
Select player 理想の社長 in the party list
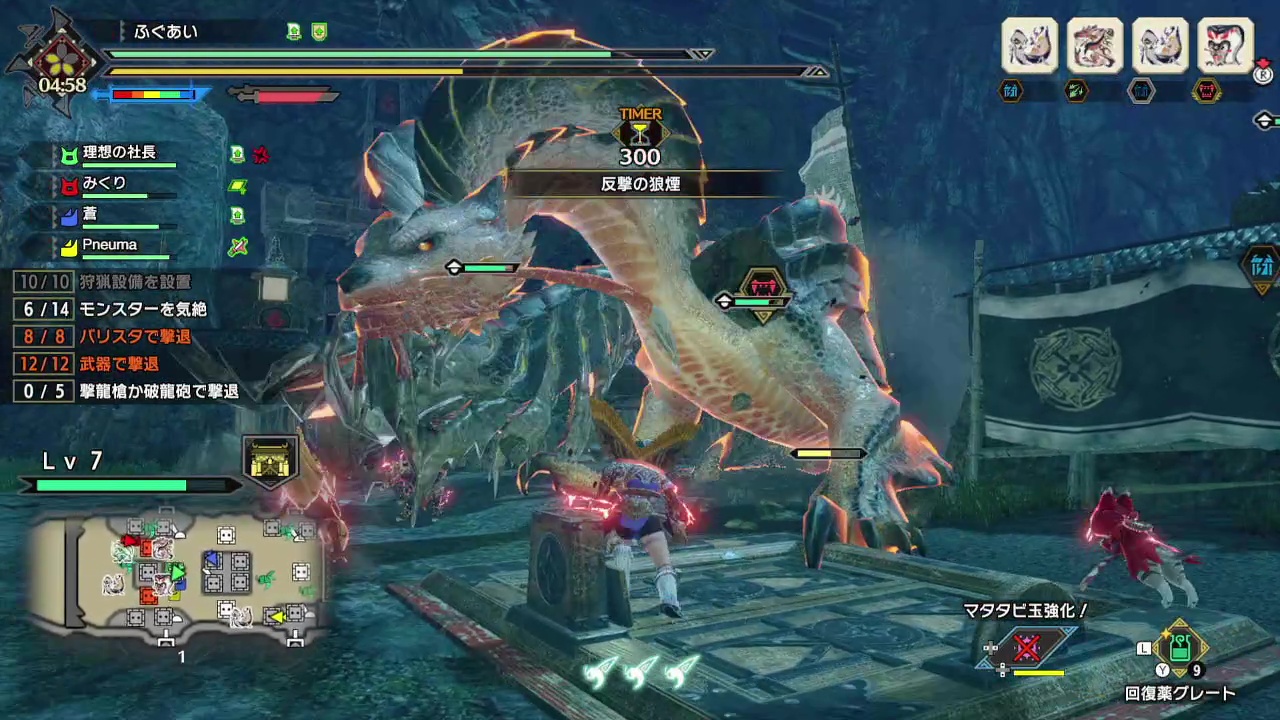[120, 153]
